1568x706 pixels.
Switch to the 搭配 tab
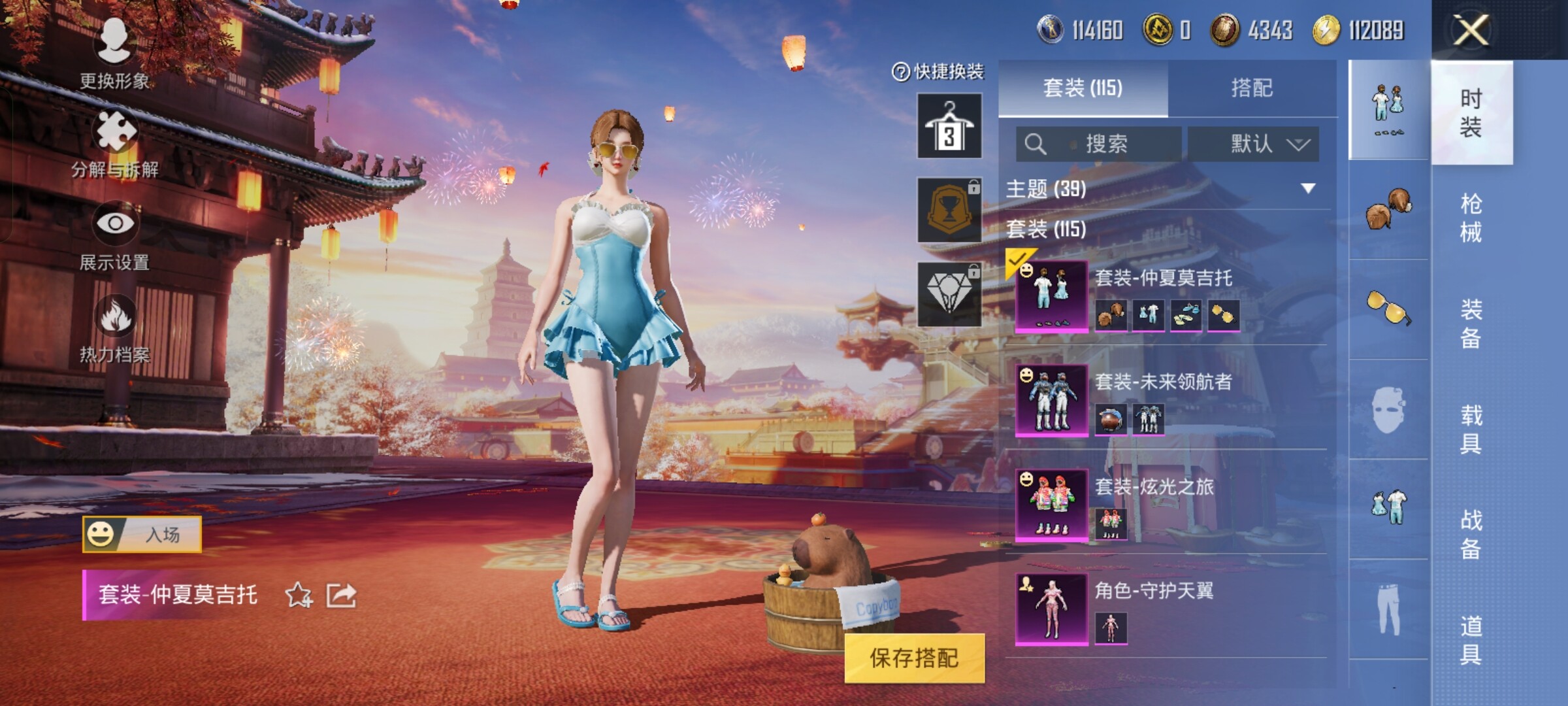(1252, 88)
